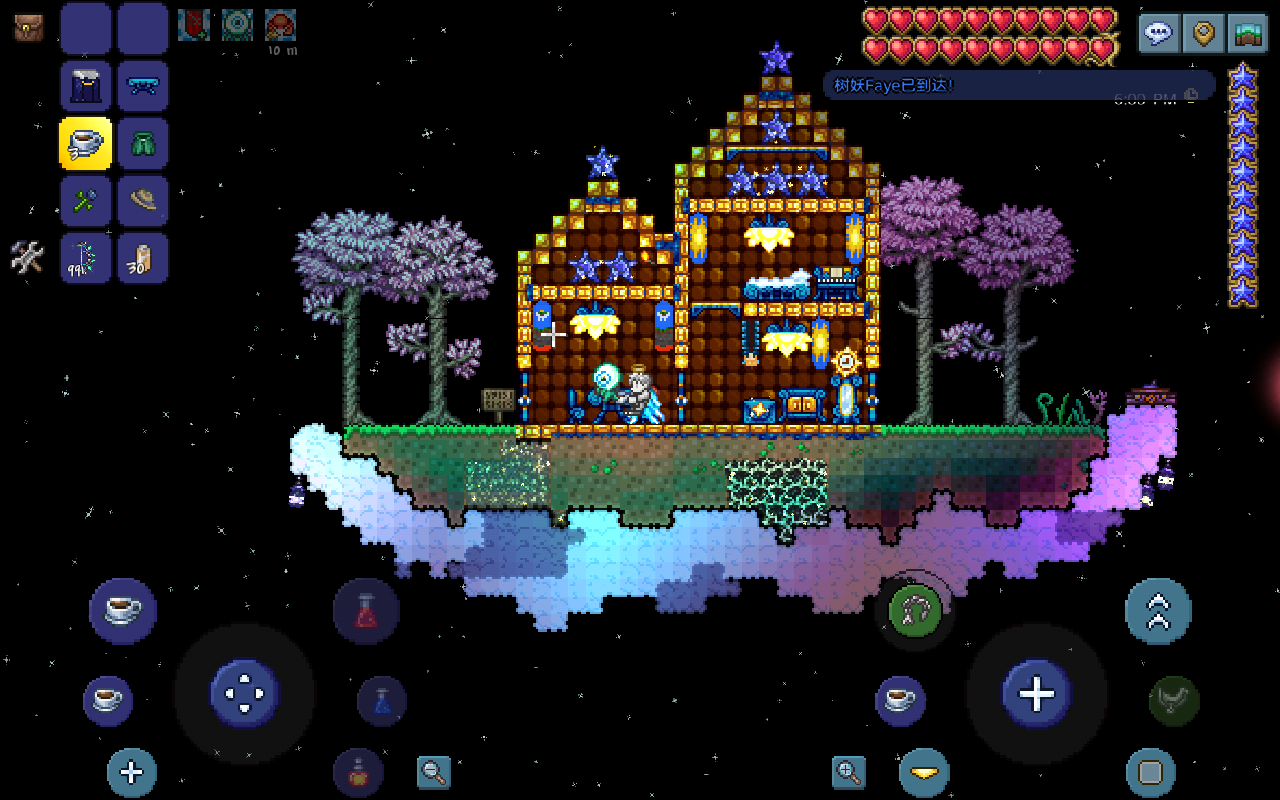Select the green flower staff slot
This screenshot has width=1280, height=800.
click(x=86, y=201)
